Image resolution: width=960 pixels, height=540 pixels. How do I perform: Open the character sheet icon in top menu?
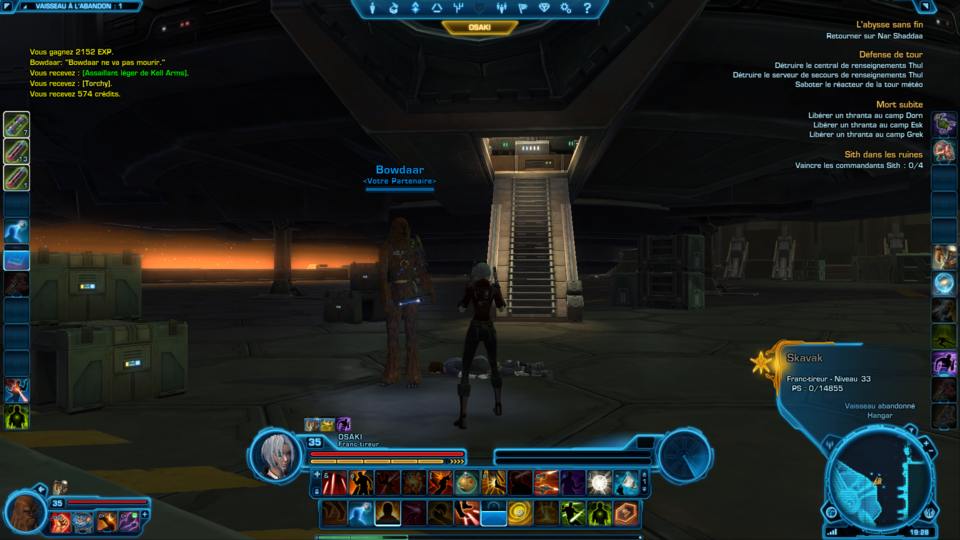pyautogui.click(x=373, y=8)
